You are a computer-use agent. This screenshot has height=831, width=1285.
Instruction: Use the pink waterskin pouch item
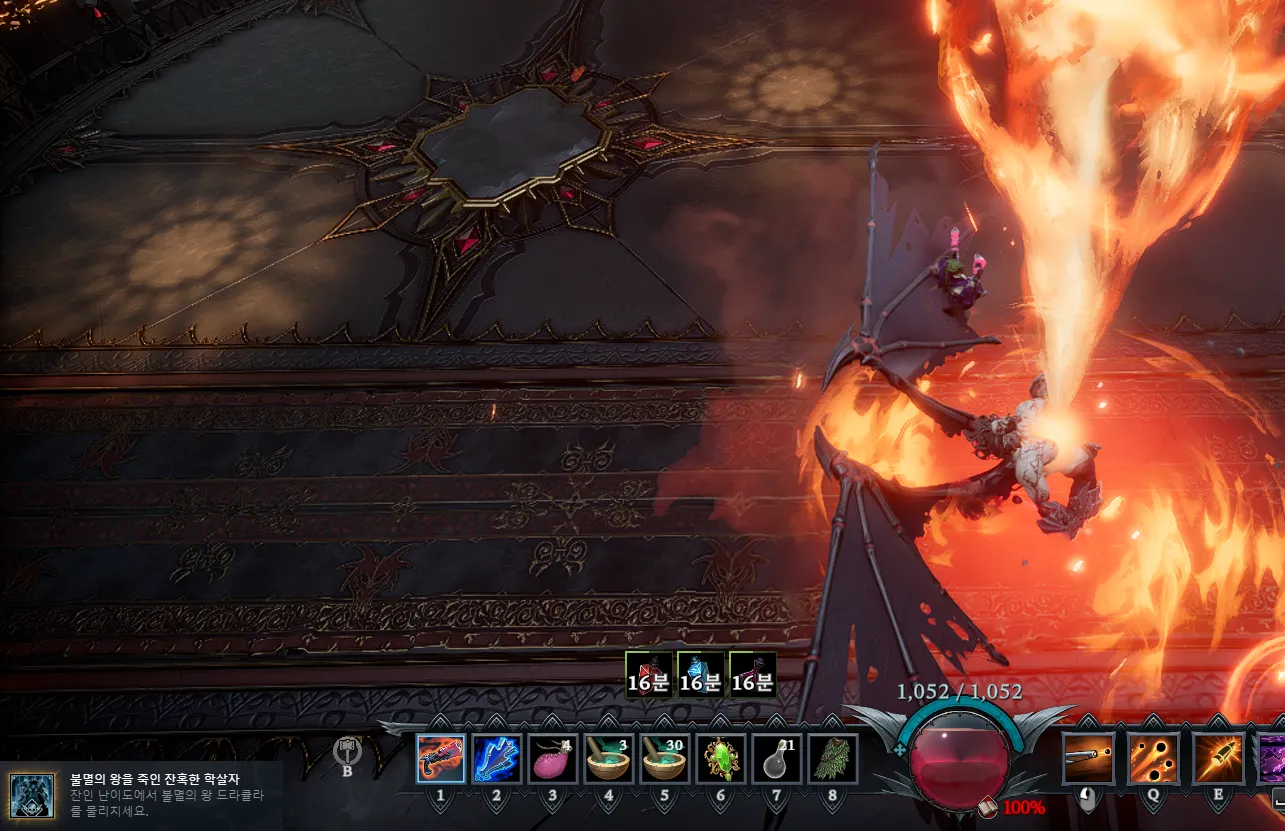553,759
